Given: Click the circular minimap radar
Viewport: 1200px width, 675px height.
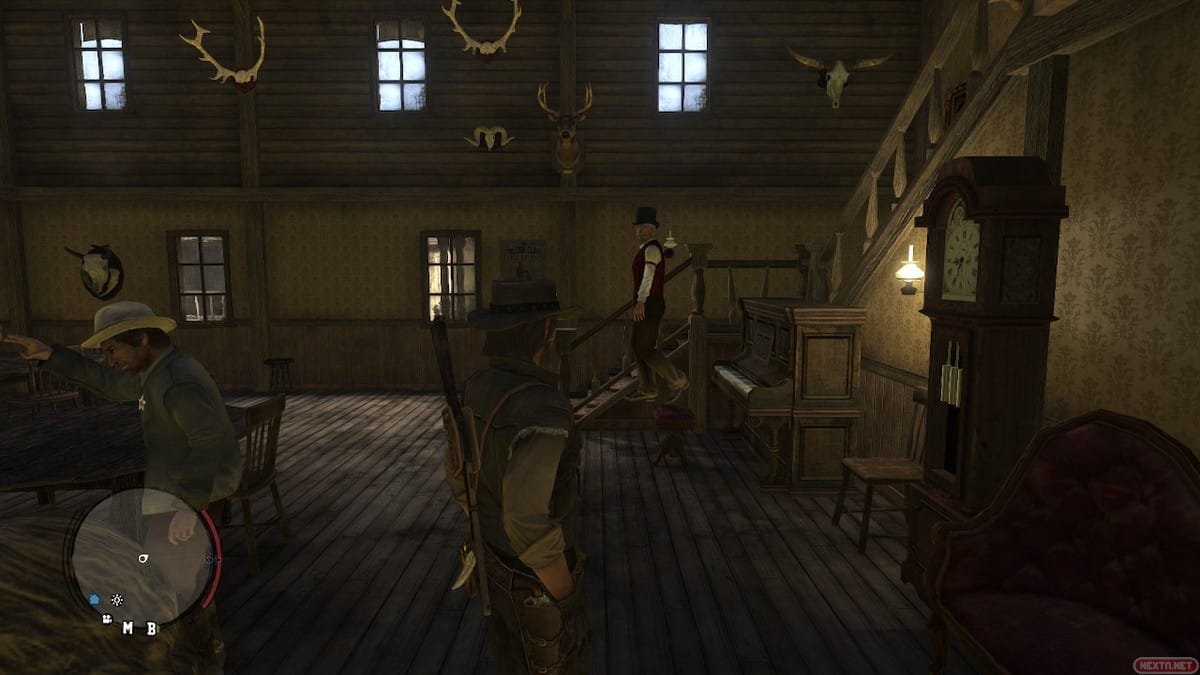Looking at the screenshot, I should (x=141, y=558).
